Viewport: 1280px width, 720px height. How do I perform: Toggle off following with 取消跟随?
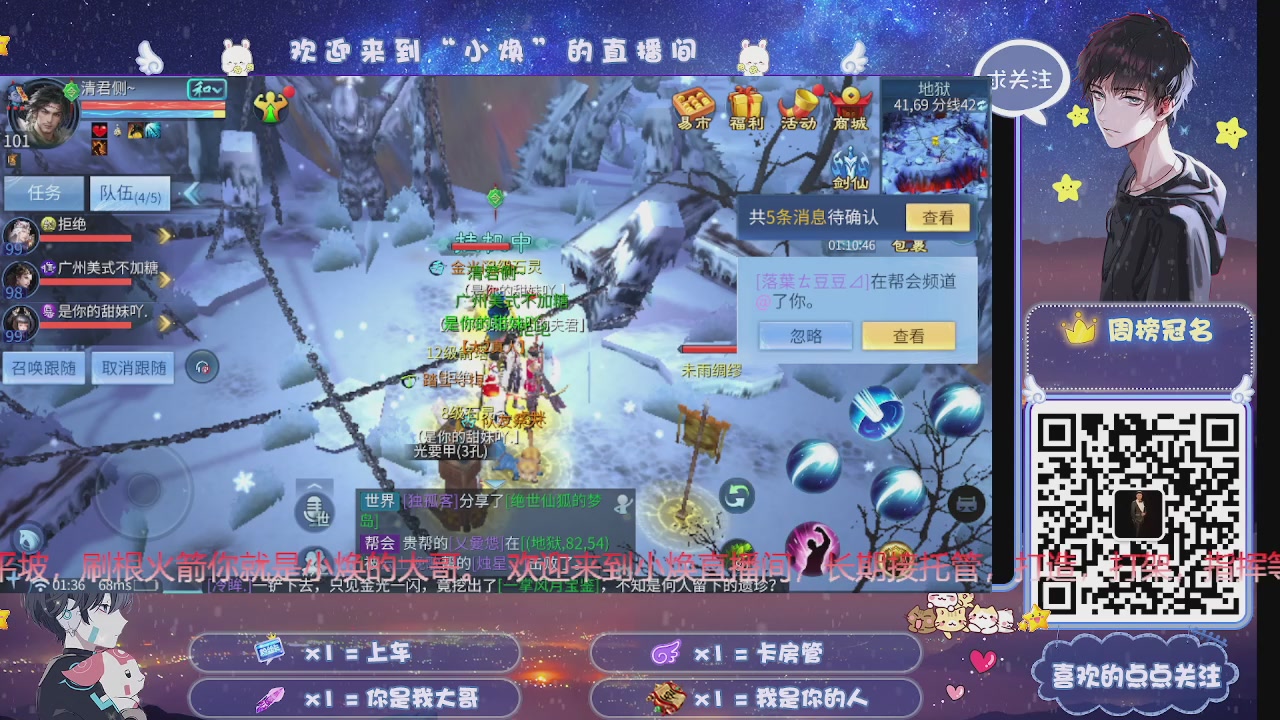(x=130, y=367)
